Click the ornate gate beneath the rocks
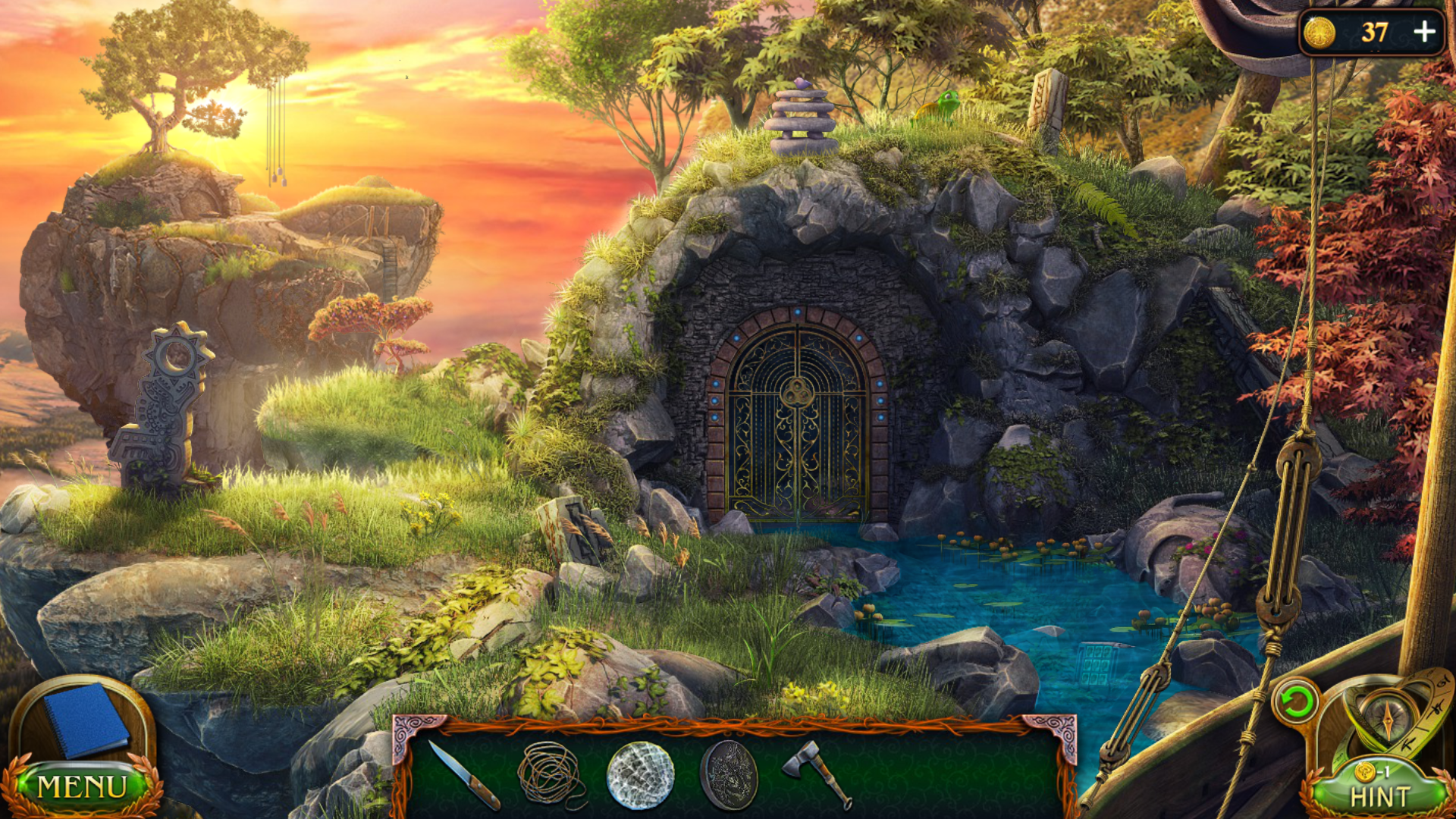The width and height of the screenshot is (1456, 819). tap(796, 417)
